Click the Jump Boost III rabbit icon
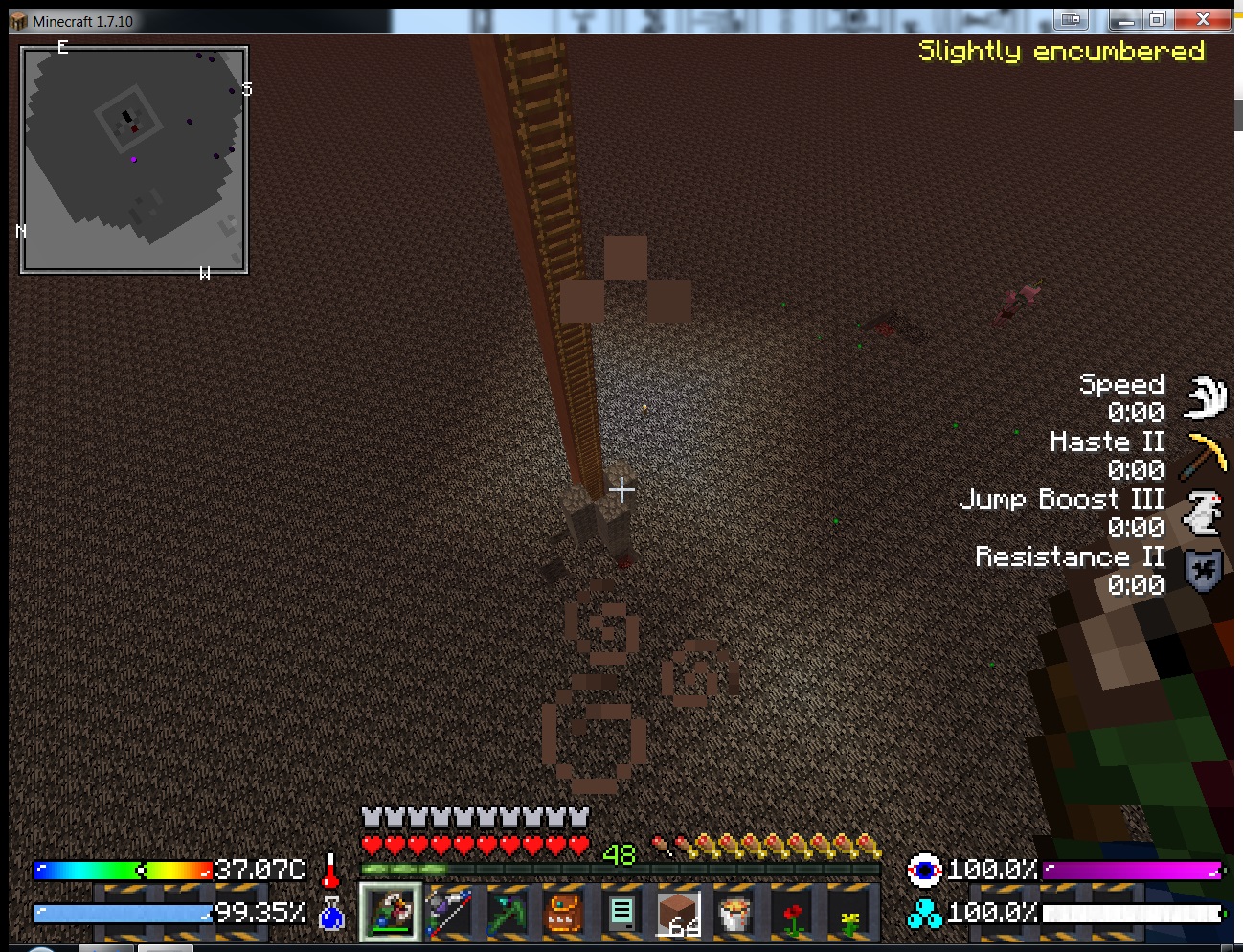Screen dimensions: 1243x952 1205,511
